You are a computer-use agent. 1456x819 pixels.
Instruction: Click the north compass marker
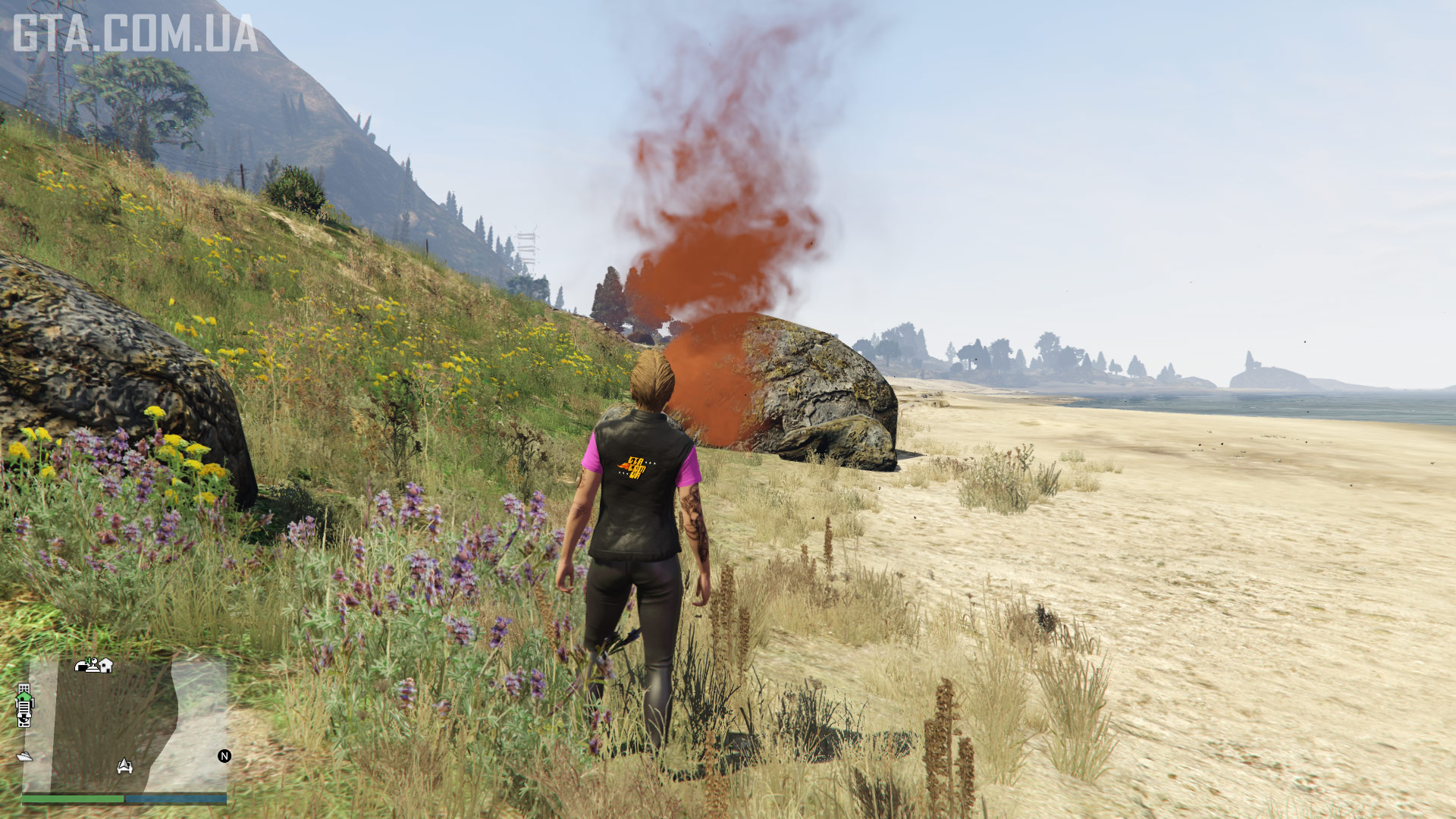pyautogui.click(x=224, y=756)
